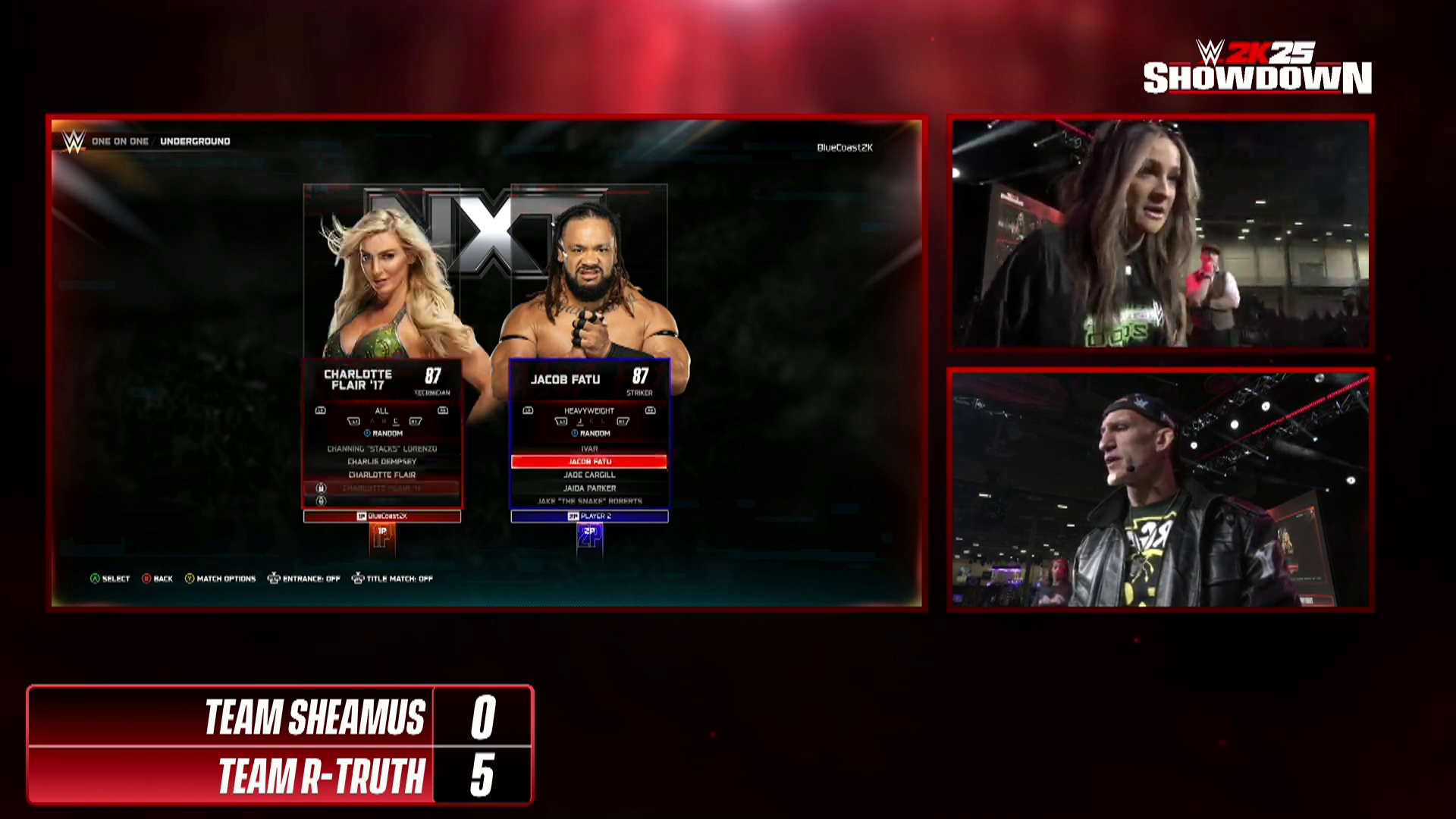
Task: Choose Jade Cargill from the roster list
Action: (x=589, y=475)
